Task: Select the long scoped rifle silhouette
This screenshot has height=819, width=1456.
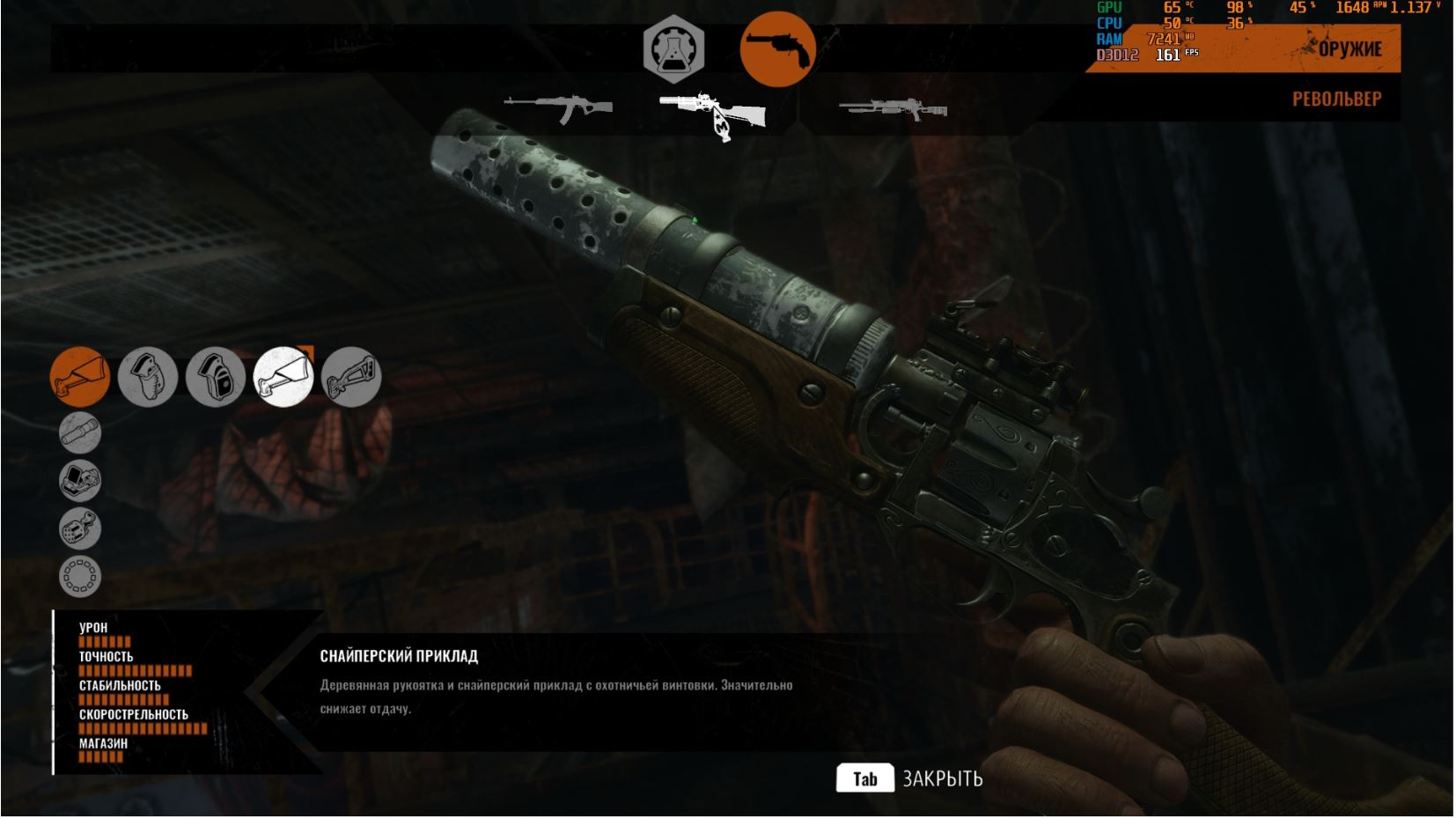Action: tap(893, 109)
